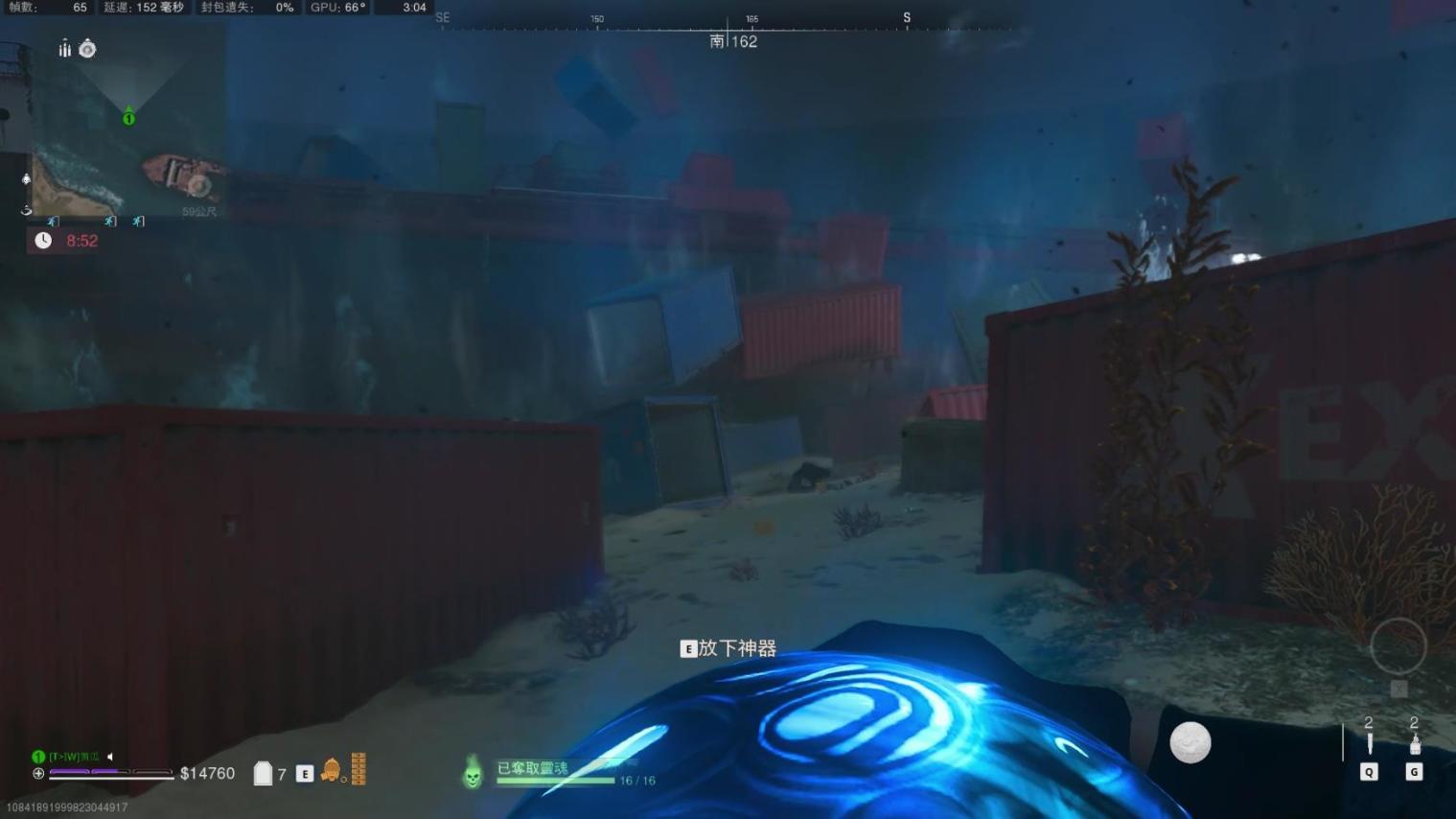The width and height of the screenshot is (1456, 819).
Task: Select the green flaming skull soul icon
Action: 473,772
